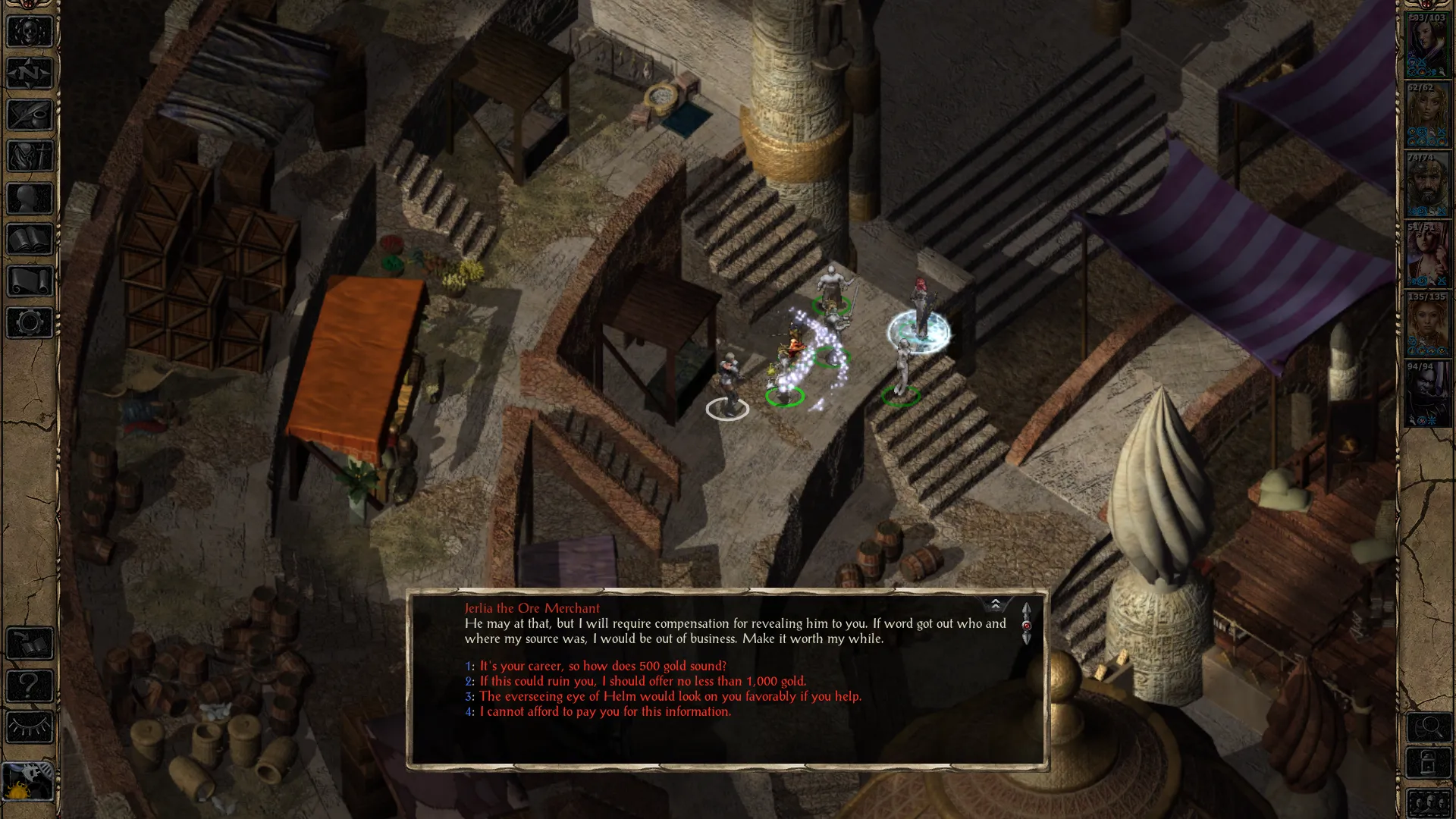Viewport: 1456px width, 819px height.
Task: Pick the eye of Helm reply
Action: pos(670,696)
